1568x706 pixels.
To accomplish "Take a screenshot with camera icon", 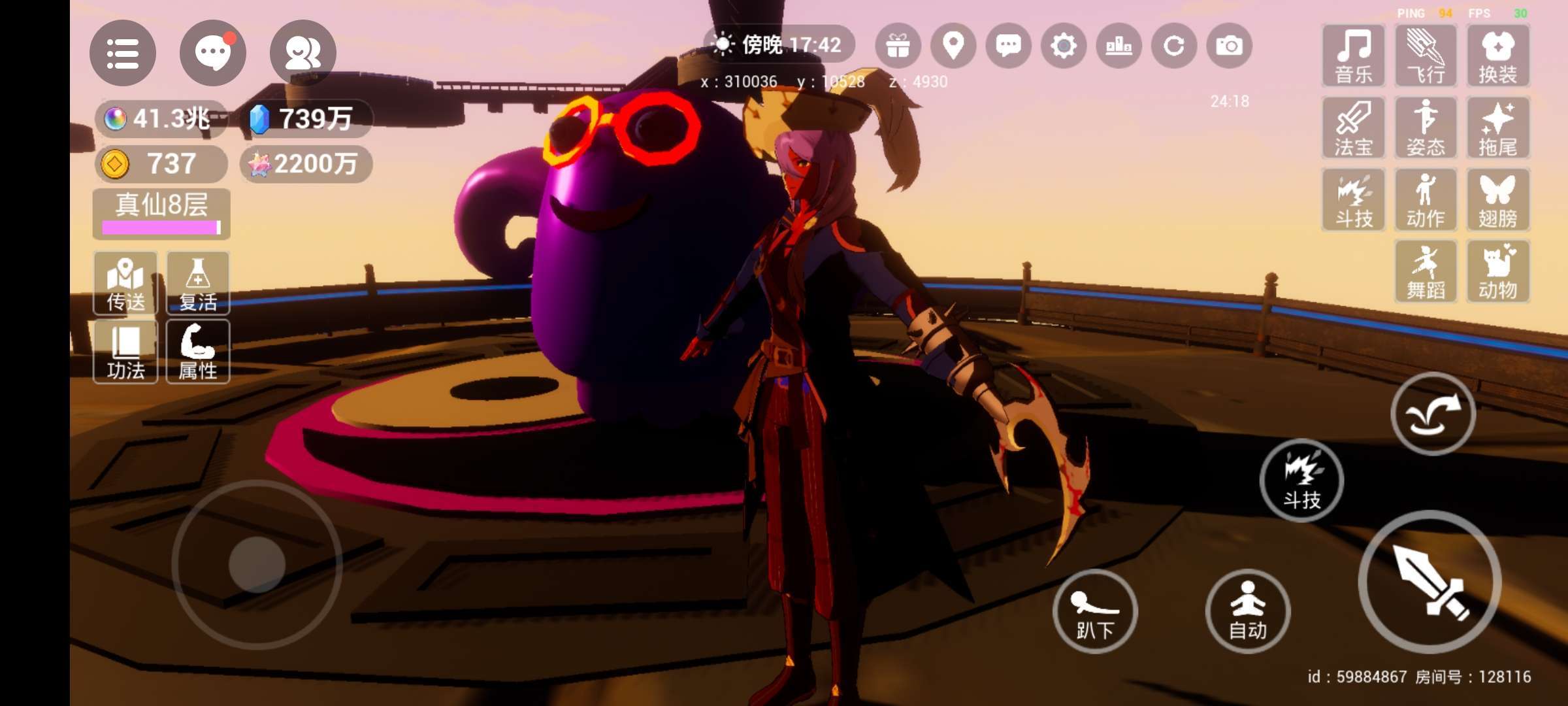I will pos(1229,46).
